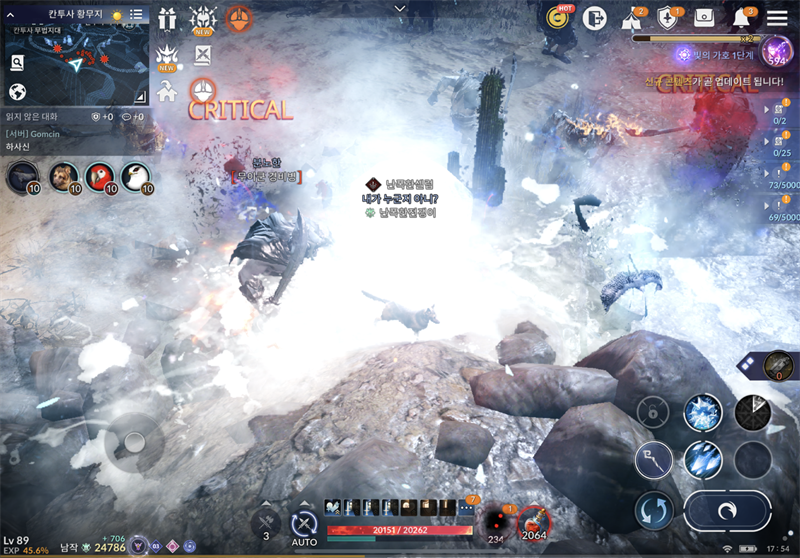Open the hamburger main menu

click(777, 17)
